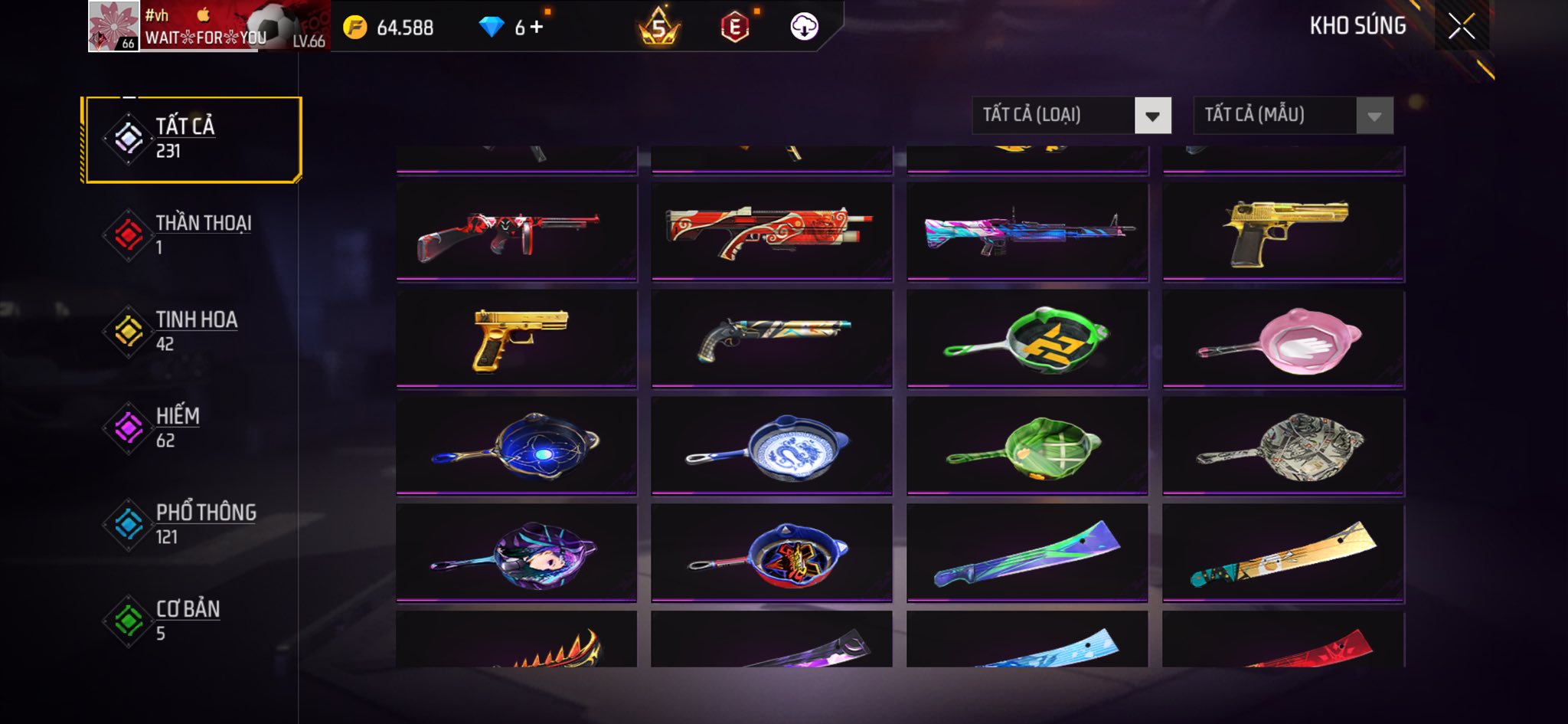1568x724 pixels.
Task: Add diamonds with the plus button
Action: coord(537,28)
